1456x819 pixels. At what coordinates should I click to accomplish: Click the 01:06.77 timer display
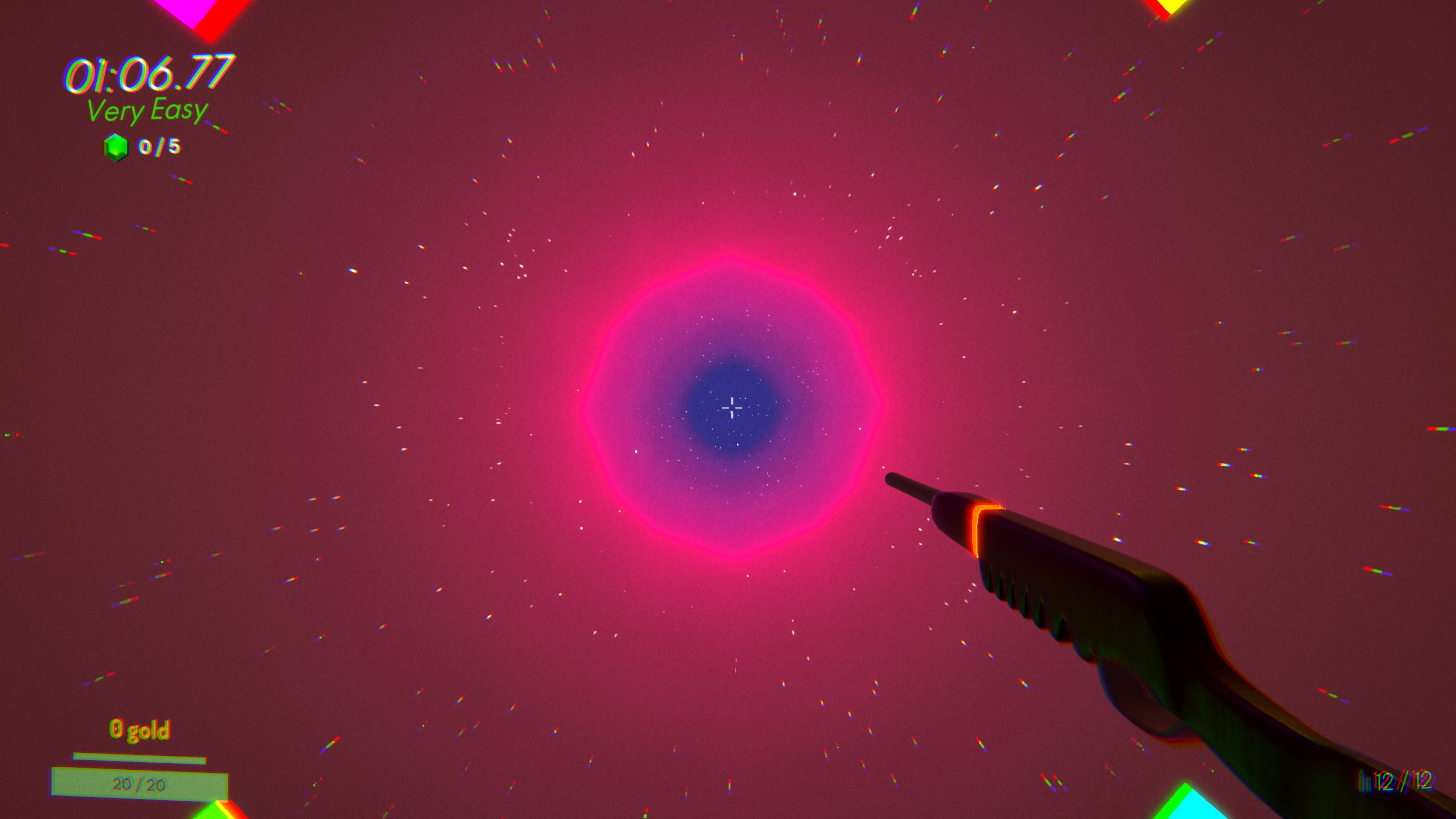point(148,74)
